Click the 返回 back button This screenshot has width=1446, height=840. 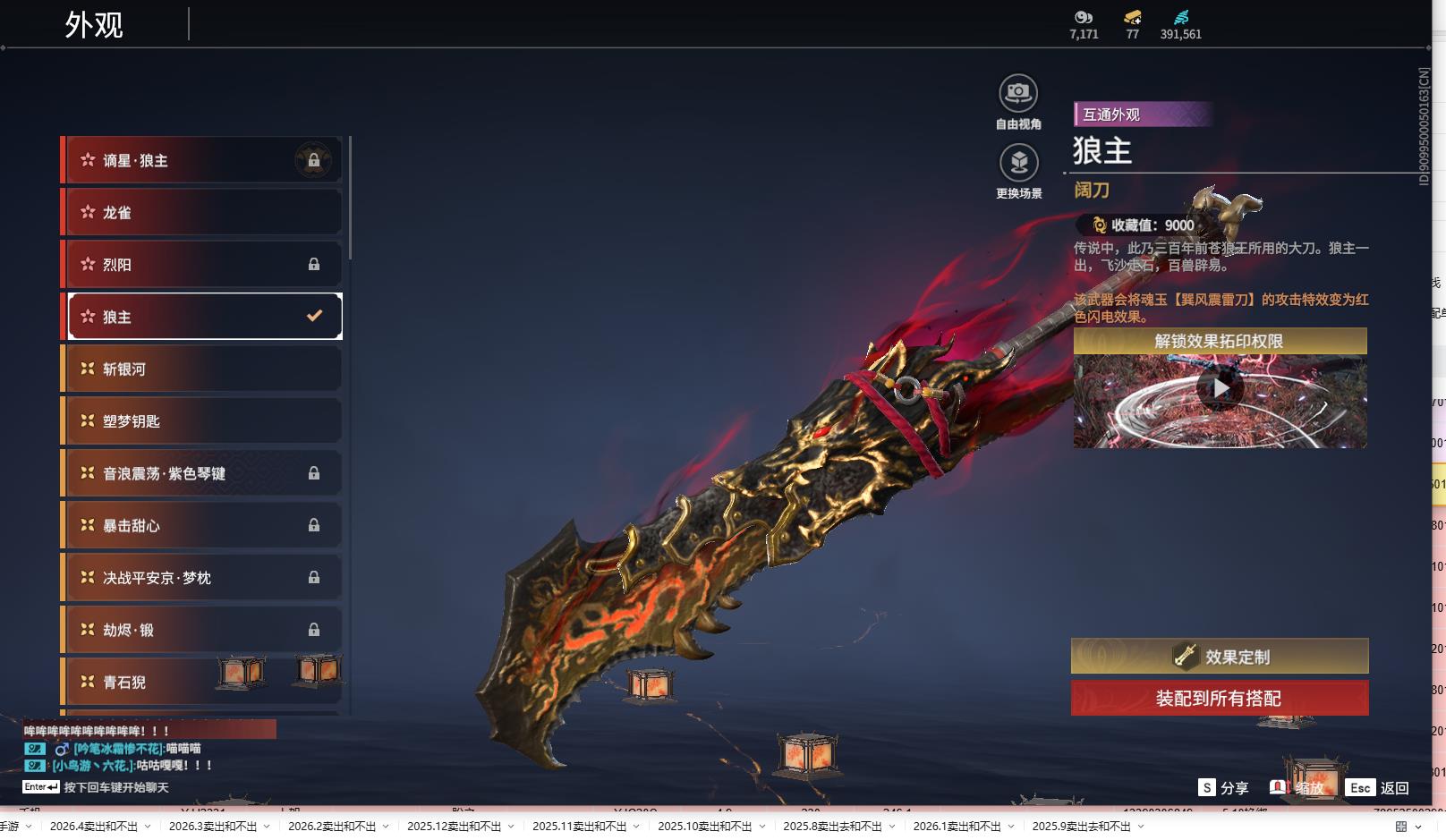[1382, 787]
